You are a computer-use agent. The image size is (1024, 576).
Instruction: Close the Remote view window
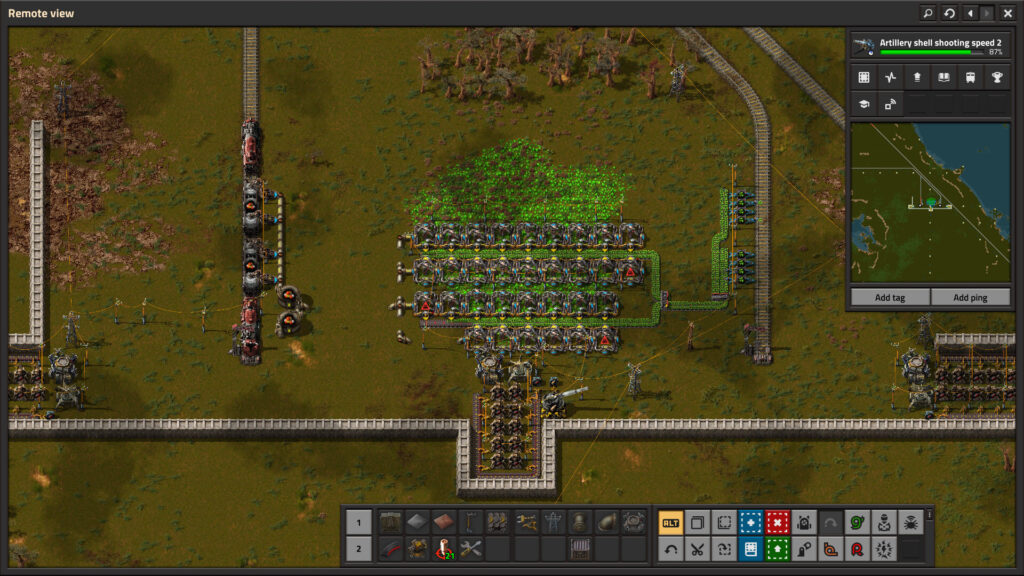[x=1008, y=13]
